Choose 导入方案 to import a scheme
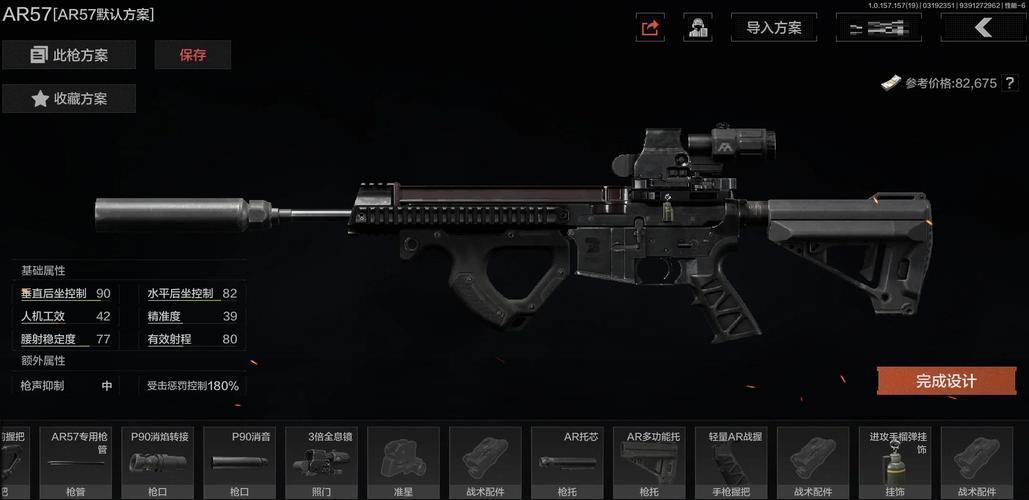This screenshot has width=1029, height=500. tap(774, 28)
